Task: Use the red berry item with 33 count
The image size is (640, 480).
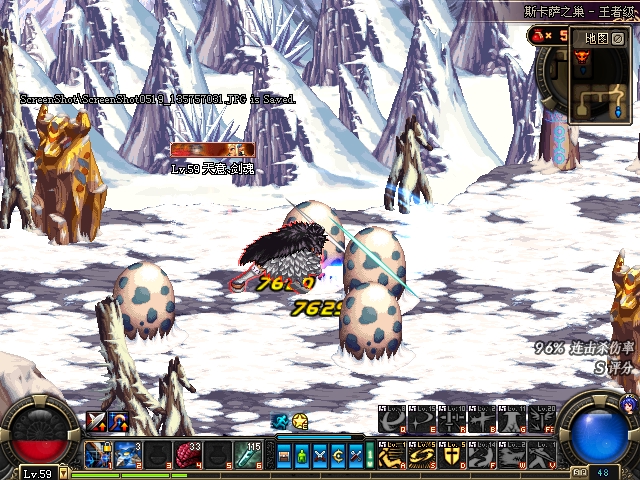Action: (190, 455)
